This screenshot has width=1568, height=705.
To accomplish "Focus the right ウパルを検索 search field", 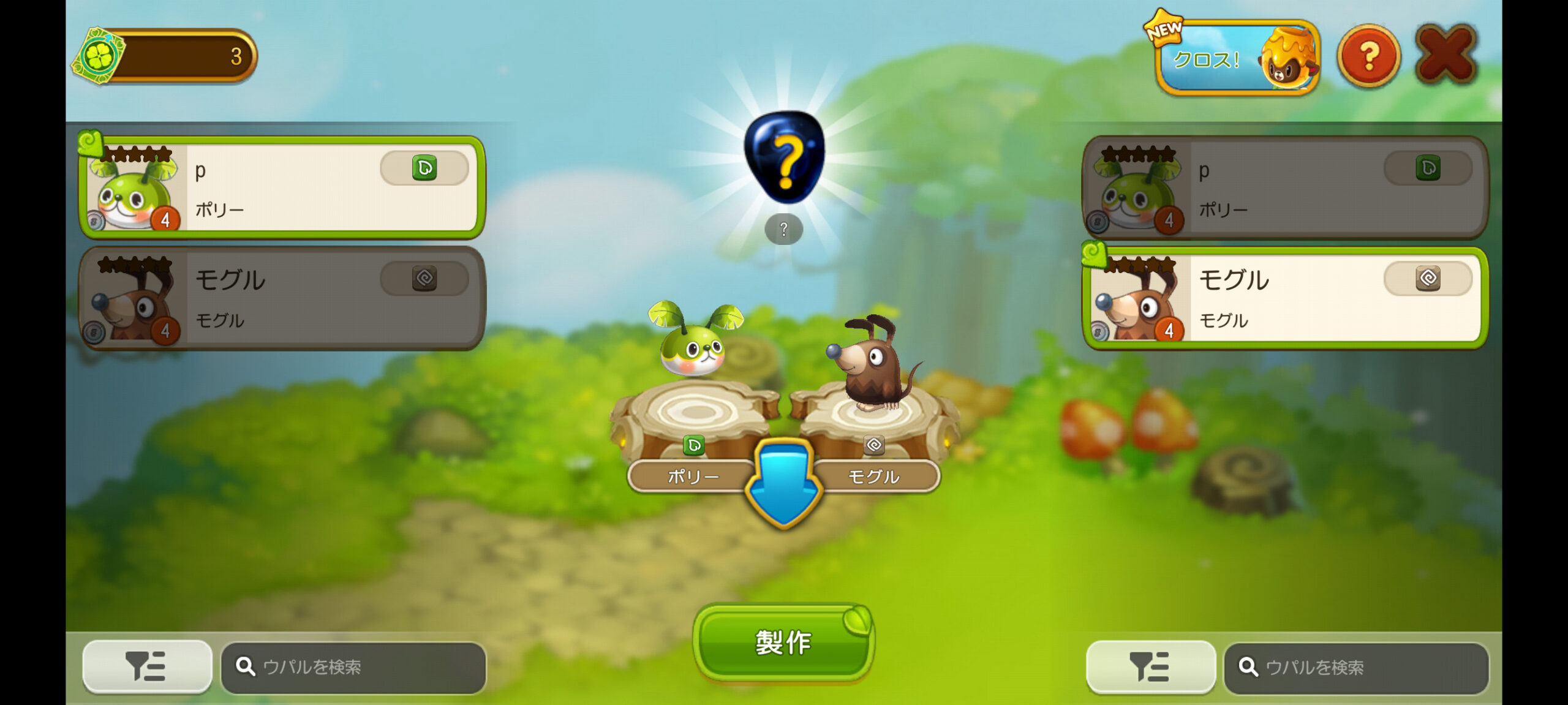I will (1356, 667).
